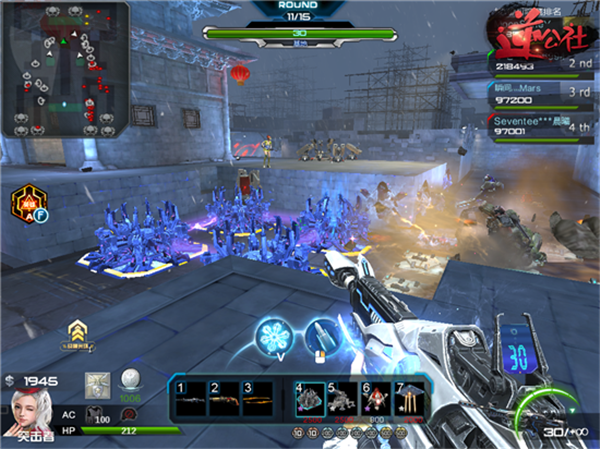Use the white orb grenade item
The image size is (600, 449).
130,383
